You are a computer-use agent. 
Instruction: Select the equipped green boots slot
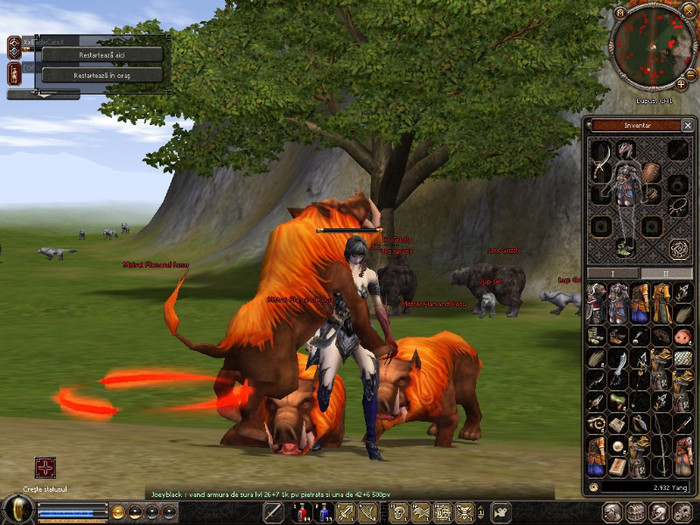point(626,247)
